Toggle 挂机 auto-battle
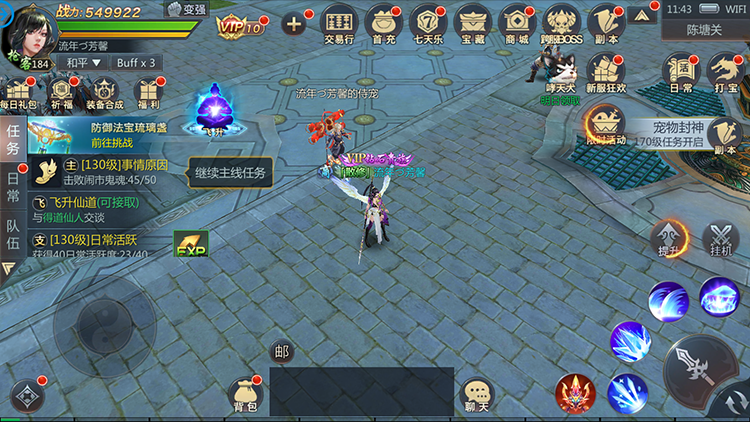Image resolution: width=750 pixels, height=422 pixels. click(x=720, y=240)
